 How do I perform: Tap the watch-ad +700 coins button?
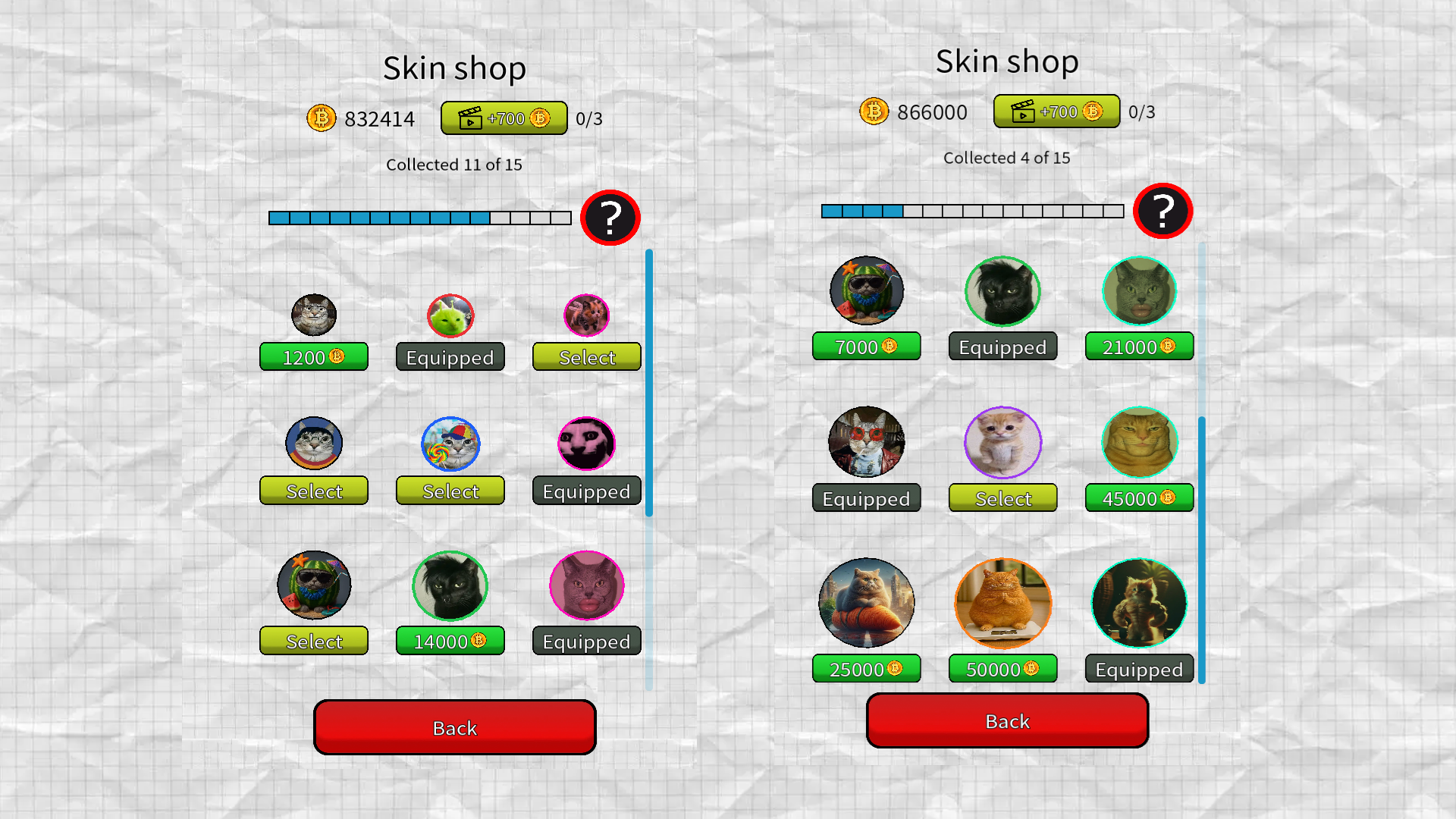pyautogui.click(x=503, y=118)
